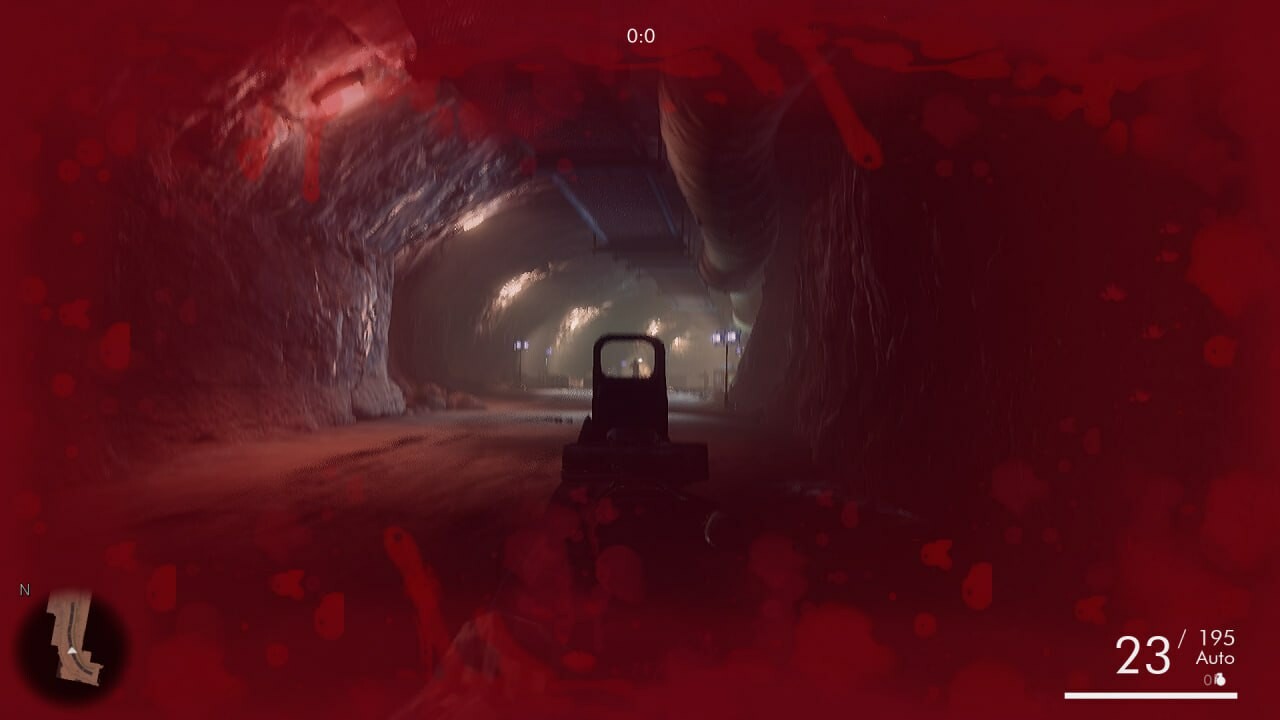Click the slash between ammo values
The width and height of the screenshot is (1280, 720).
pyautogui.click(x=1184, y=636)
